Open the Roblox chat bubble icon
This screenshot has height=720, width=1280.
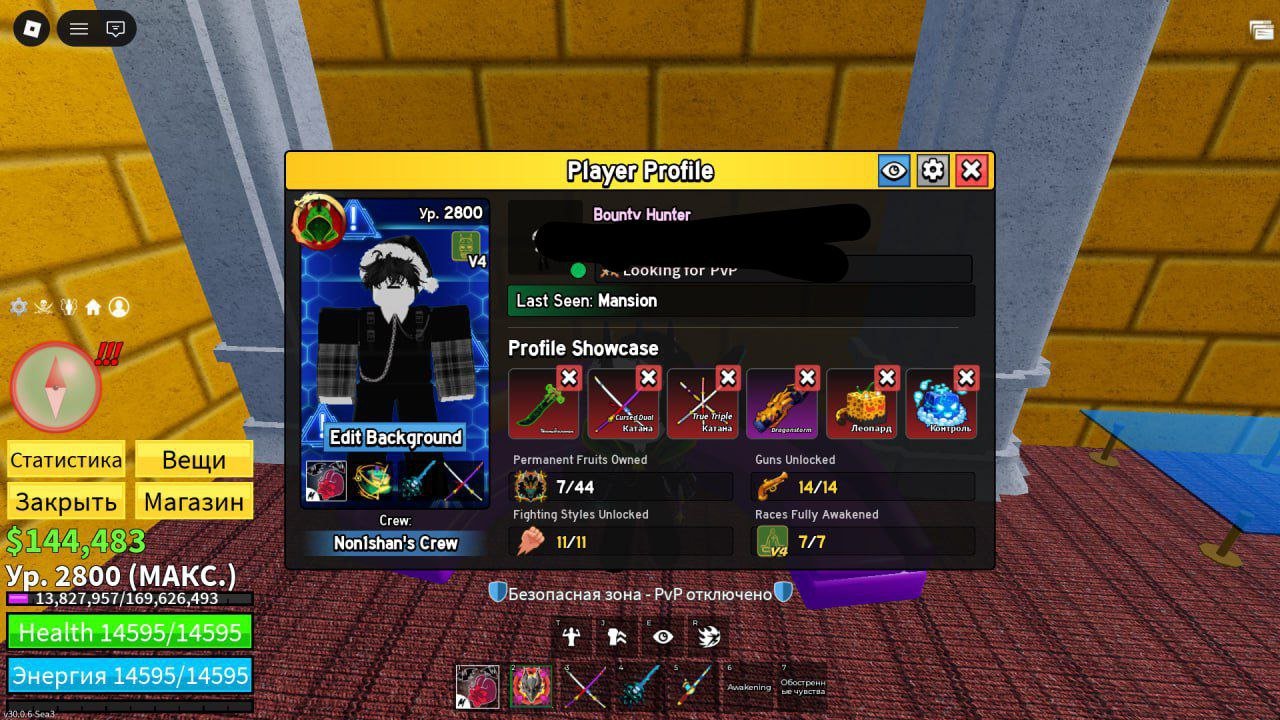[x=115, y=29]
